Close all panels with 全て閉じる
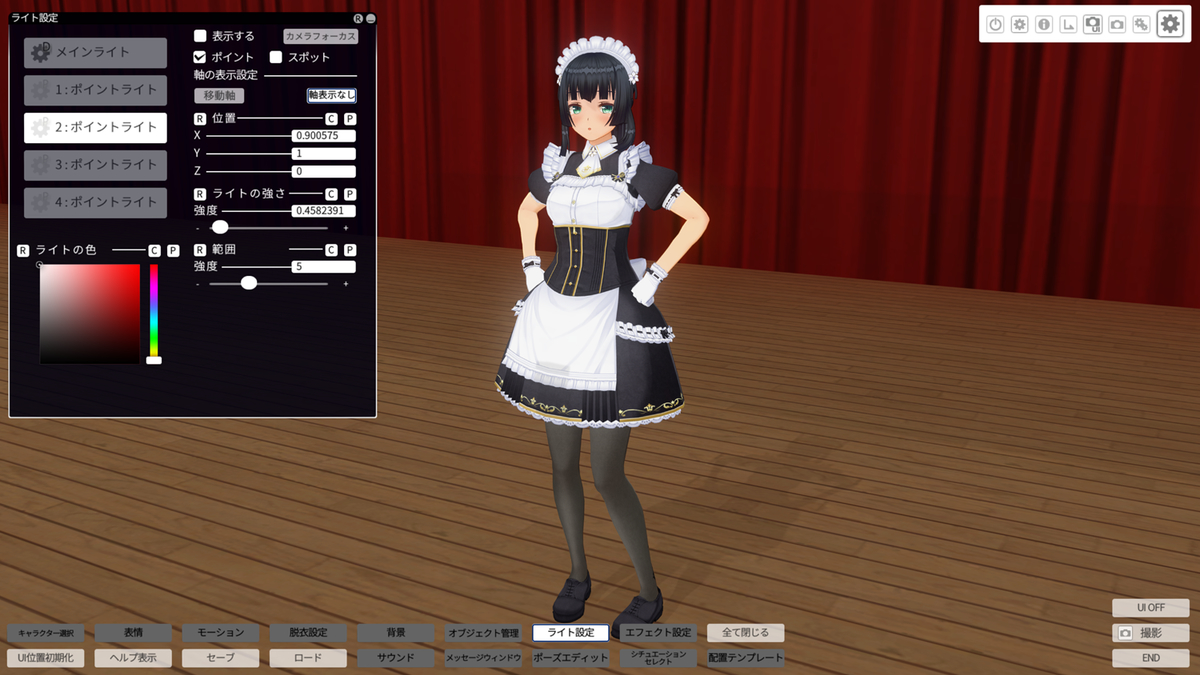1200x675 pixels. point(745,633)
